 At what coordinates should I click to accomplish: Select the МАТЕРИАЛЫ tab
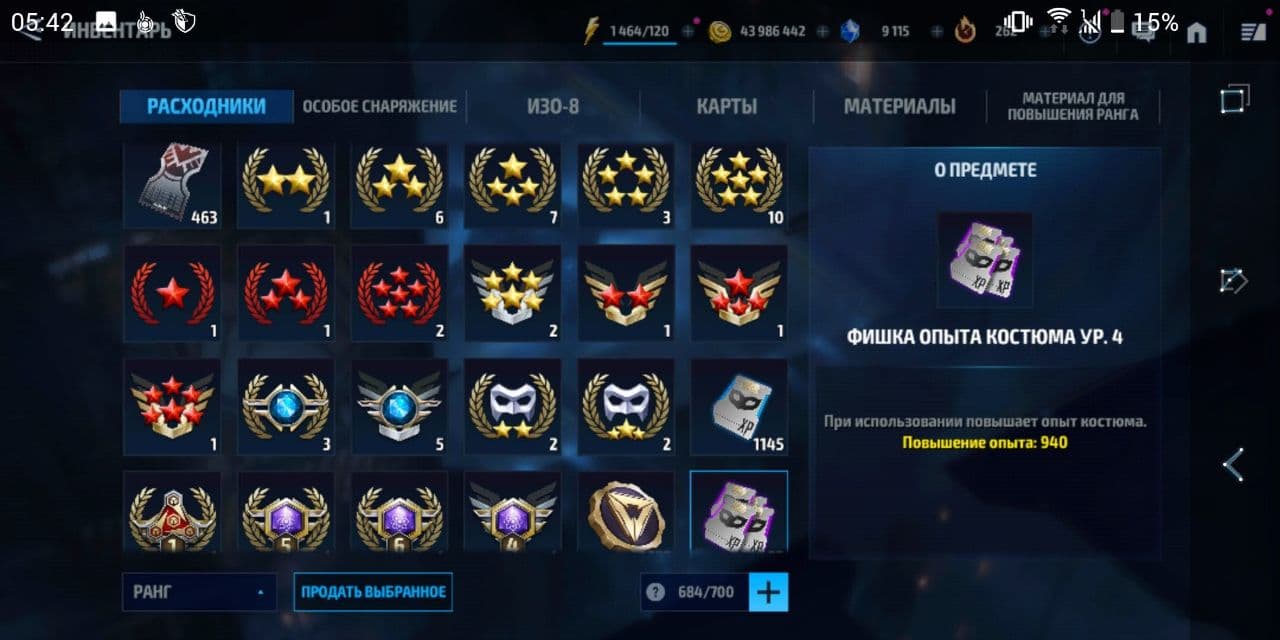pyautogui.click(x=899, y=107)
